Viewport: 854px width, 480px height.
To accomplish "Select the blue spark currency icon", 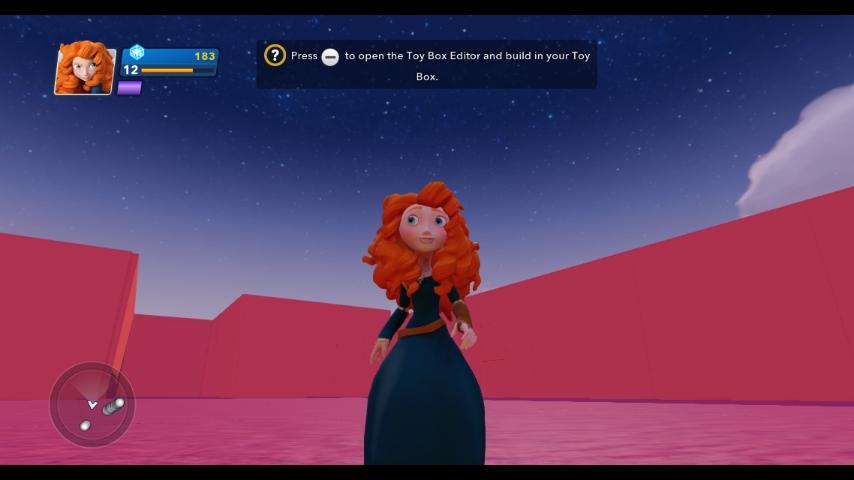I will pyautogui.click(x=137, y=52).
